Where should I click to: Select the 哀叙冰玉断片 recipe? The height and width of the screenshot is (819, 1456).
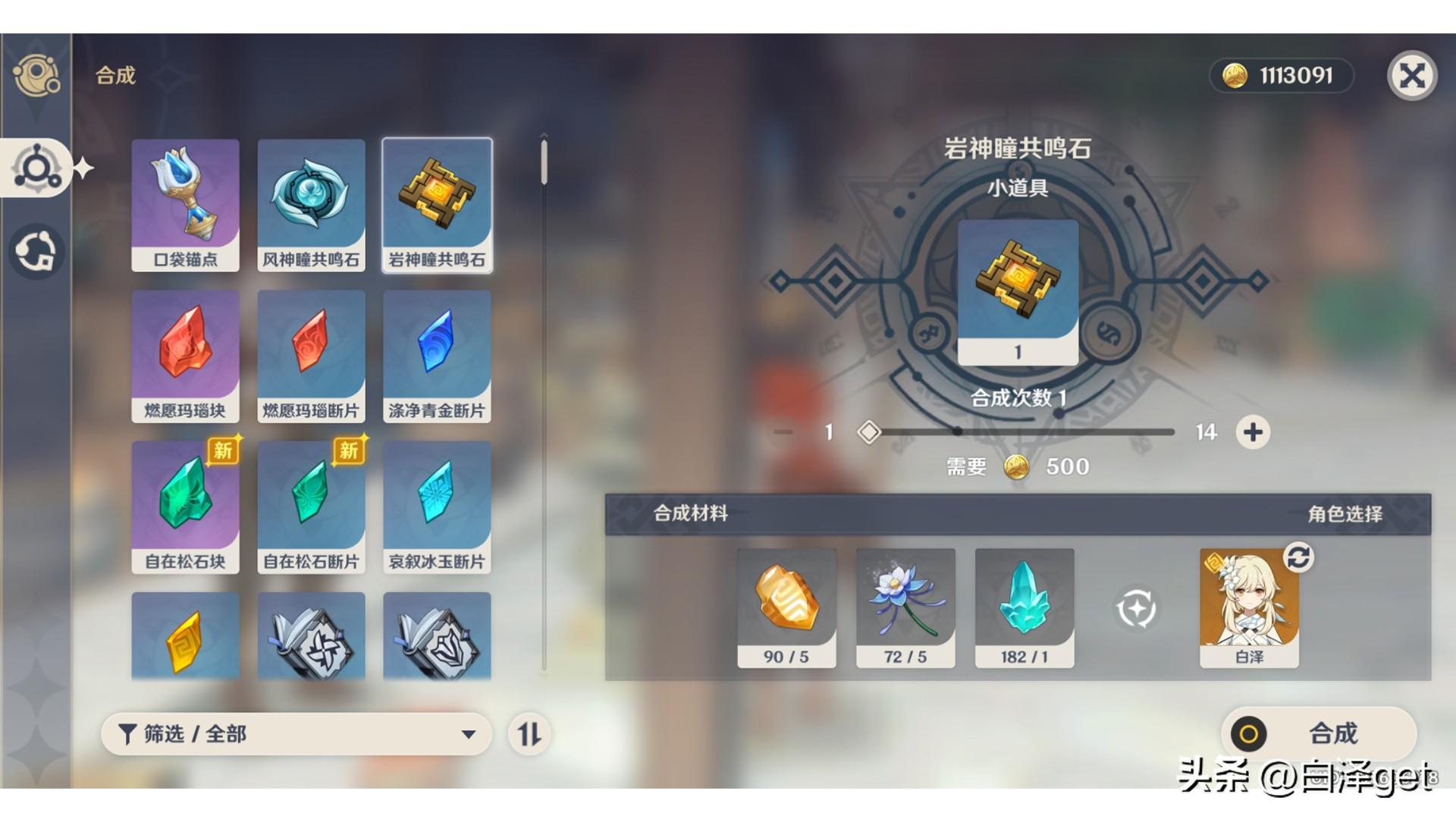437,505
